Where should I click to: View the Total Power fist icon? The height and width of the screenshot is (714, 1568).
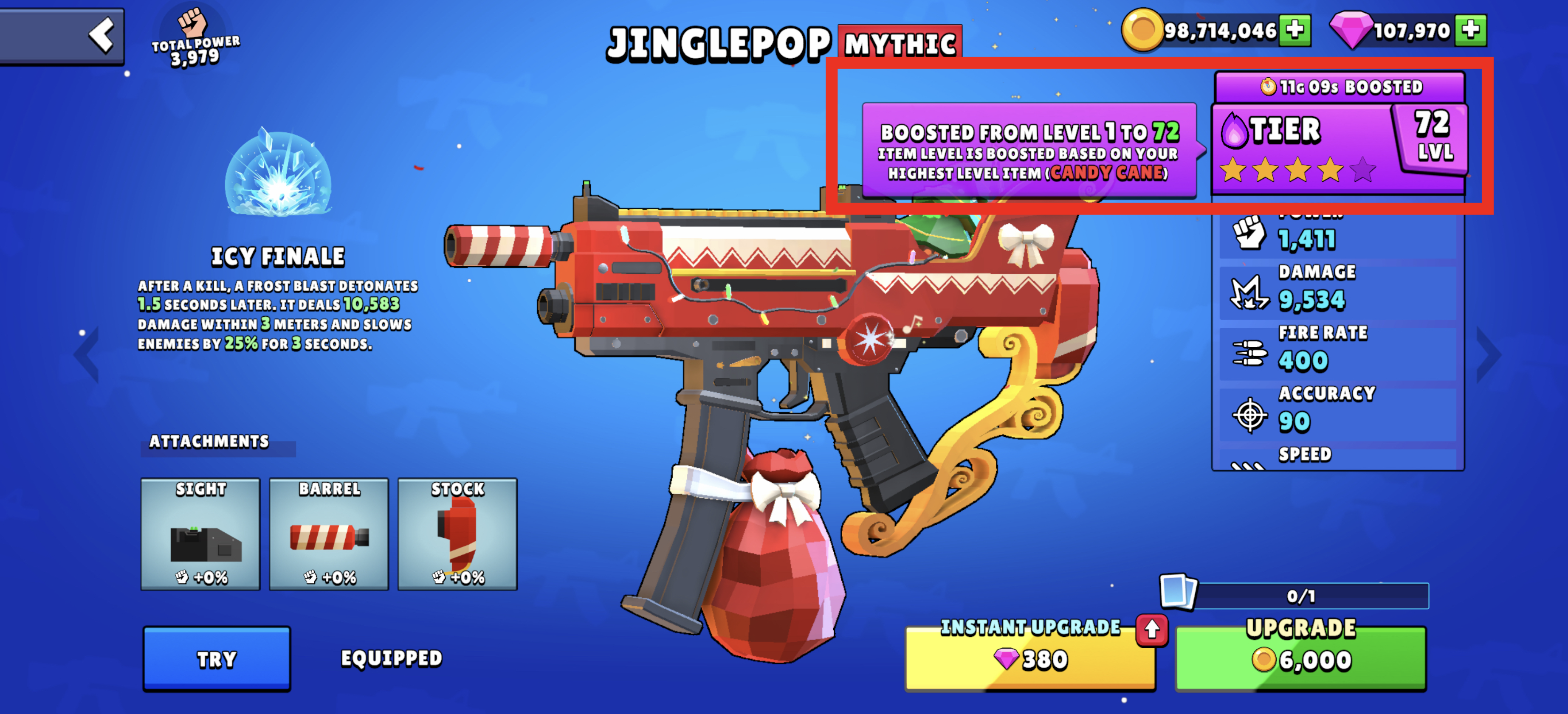pyautogui.click(x=192, y=23)
